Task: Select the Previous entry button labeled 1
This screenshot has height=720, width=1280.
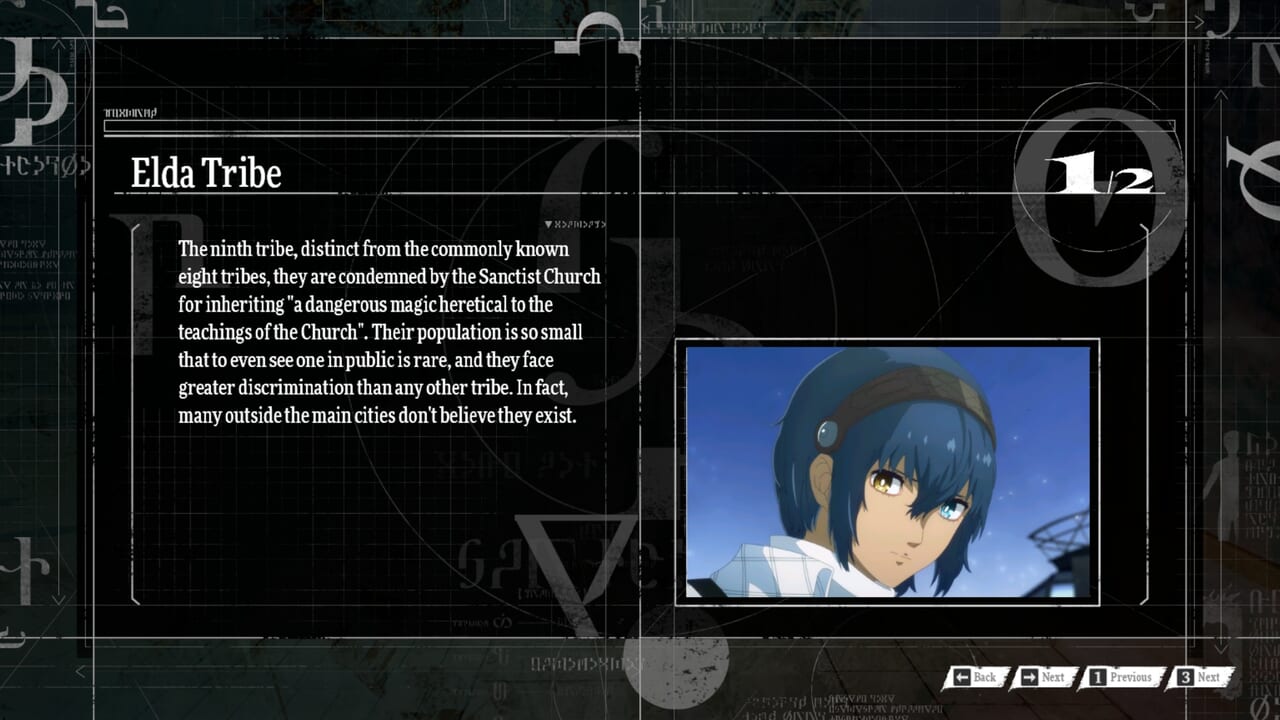Action: coord(1121,678)
